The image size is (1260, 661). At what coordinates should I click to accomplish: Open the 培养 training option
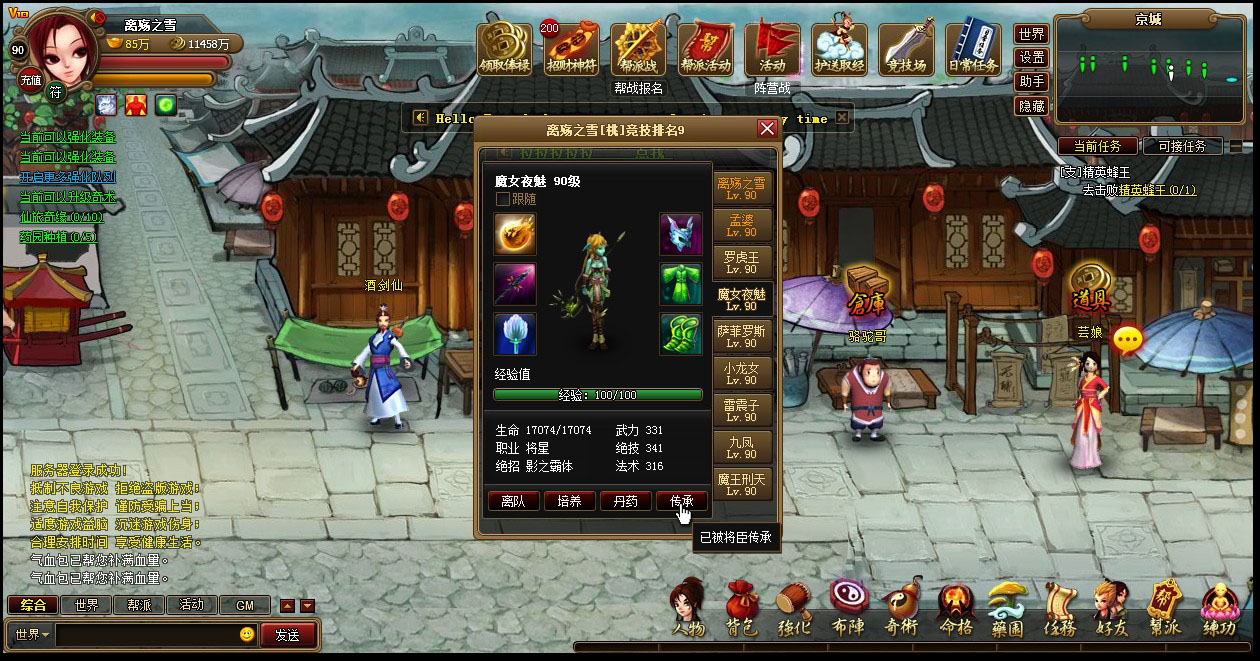click(x=569, y=501)
